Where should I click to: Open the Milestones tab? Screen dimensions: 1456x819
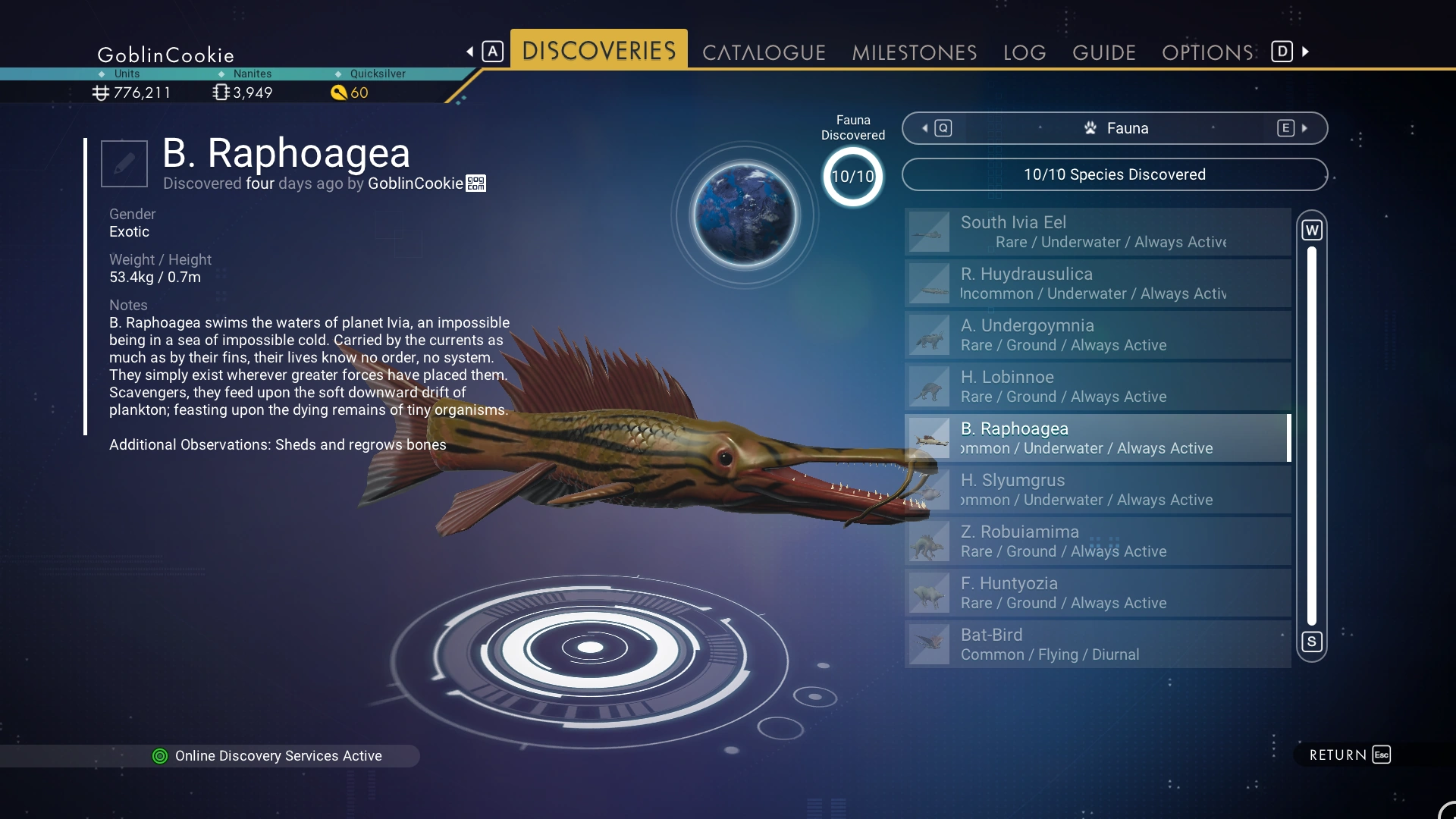(914, 52)
